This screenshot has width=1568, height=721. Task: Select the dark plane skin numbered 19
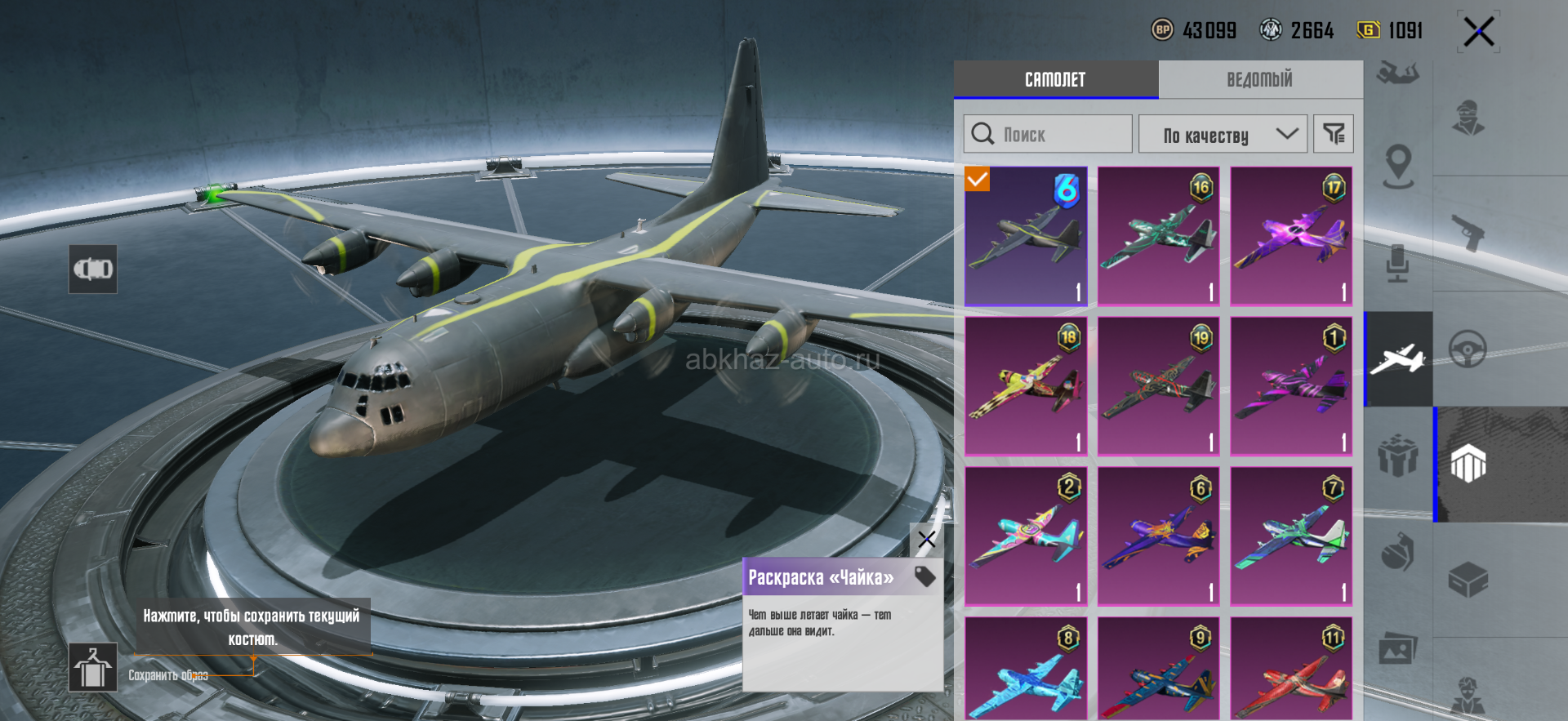click(1158, 386)
